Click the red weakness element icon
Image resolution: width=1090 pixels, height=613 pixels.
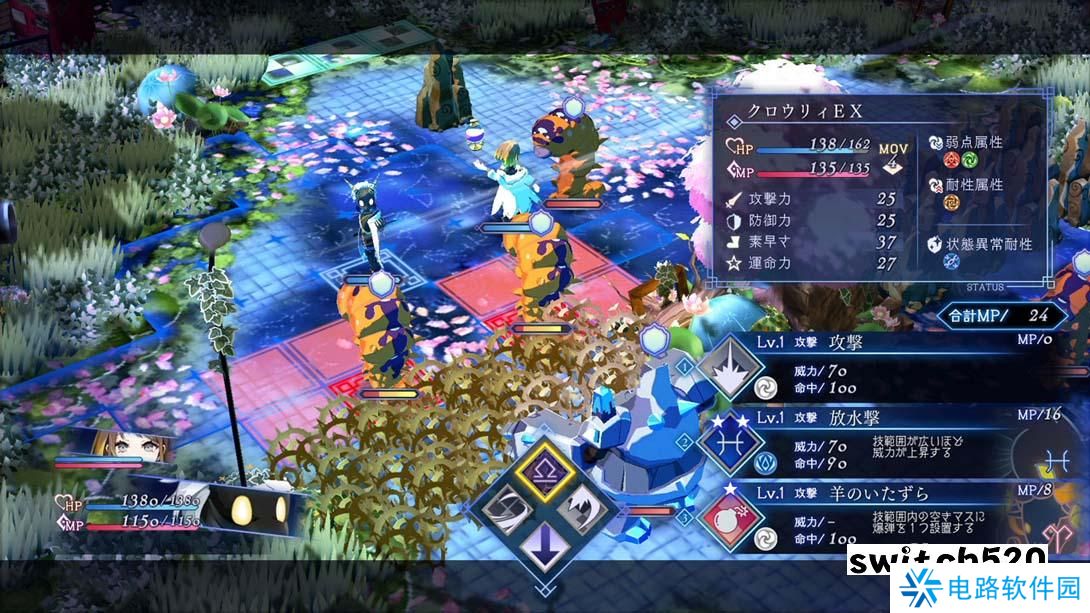[951, 159]
